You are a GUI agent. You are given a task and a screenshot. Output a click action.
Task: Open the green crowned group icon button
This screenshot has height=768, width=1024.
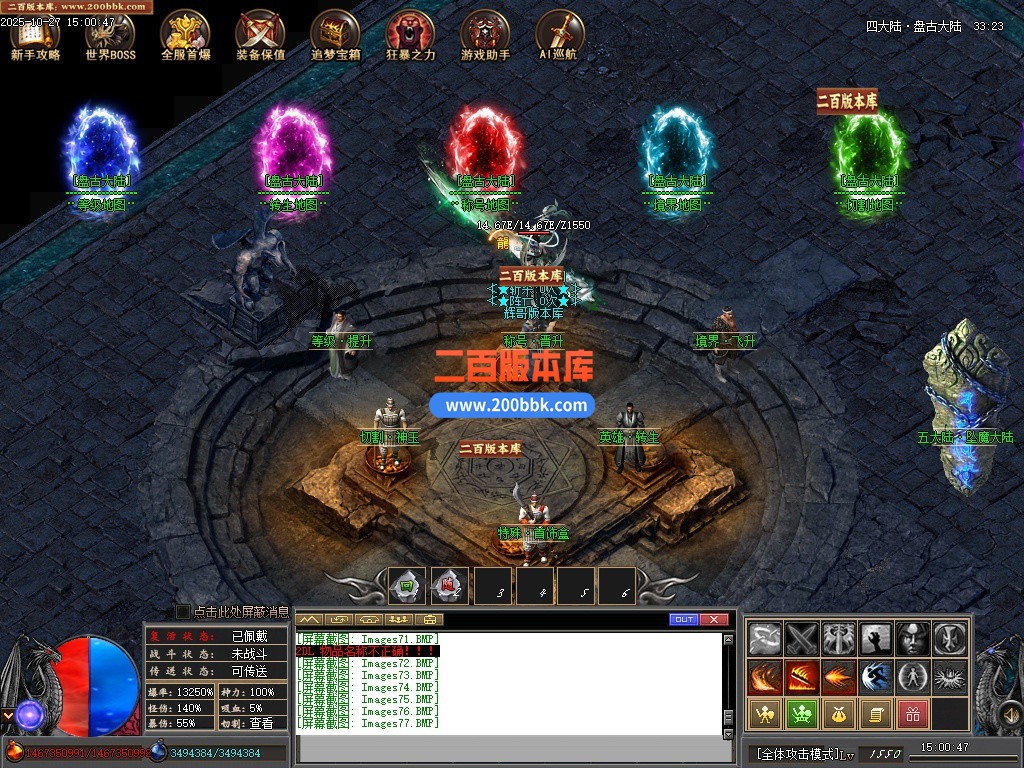(x=802, y=714)
